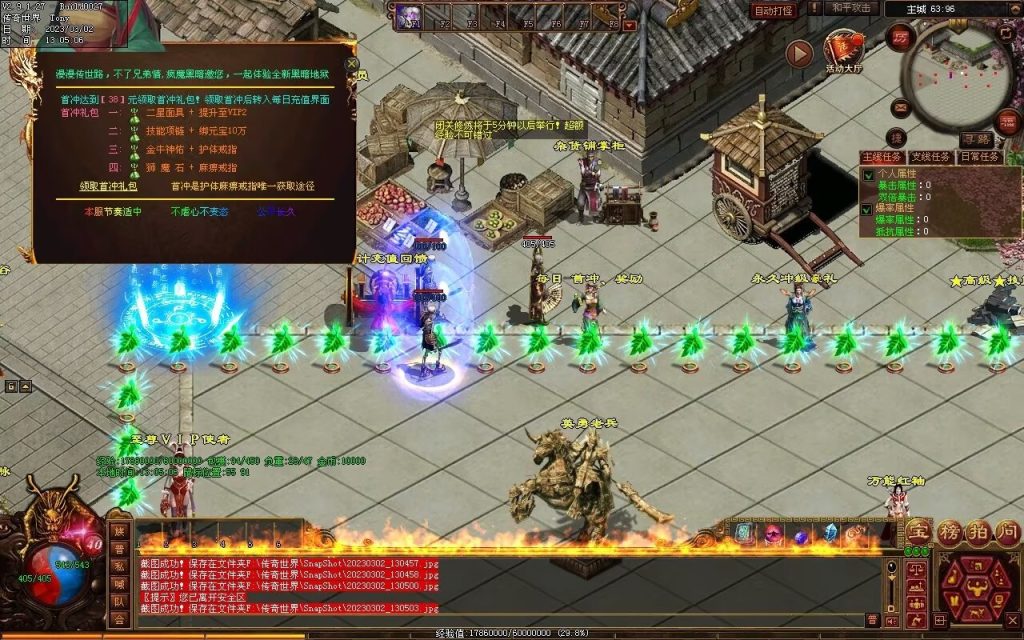Click the round play arrow button
Screen dimensions: 1024x640
tap(799, 53)
